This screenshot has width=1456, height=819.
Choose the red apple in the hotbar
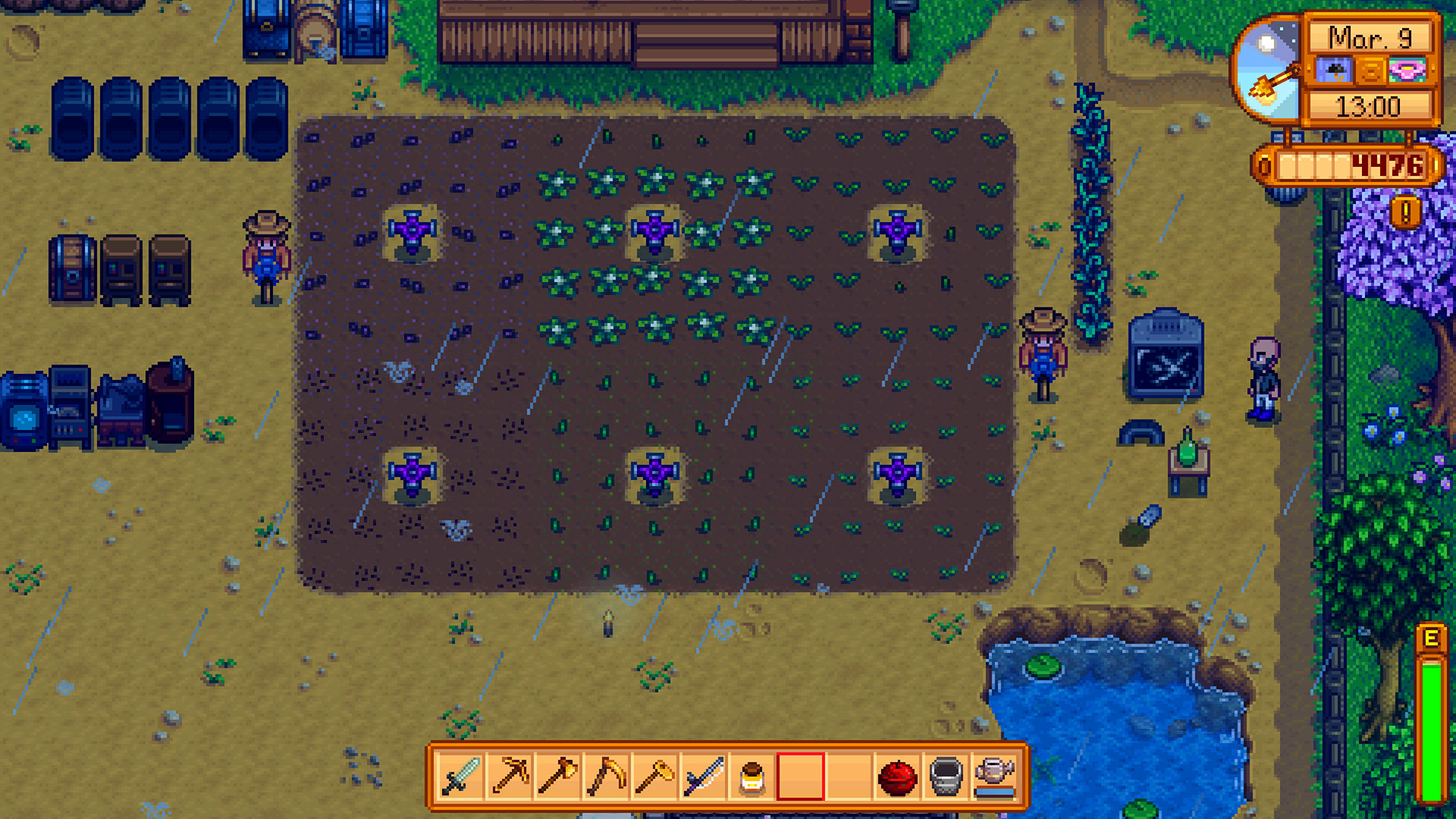coord(897,777)
